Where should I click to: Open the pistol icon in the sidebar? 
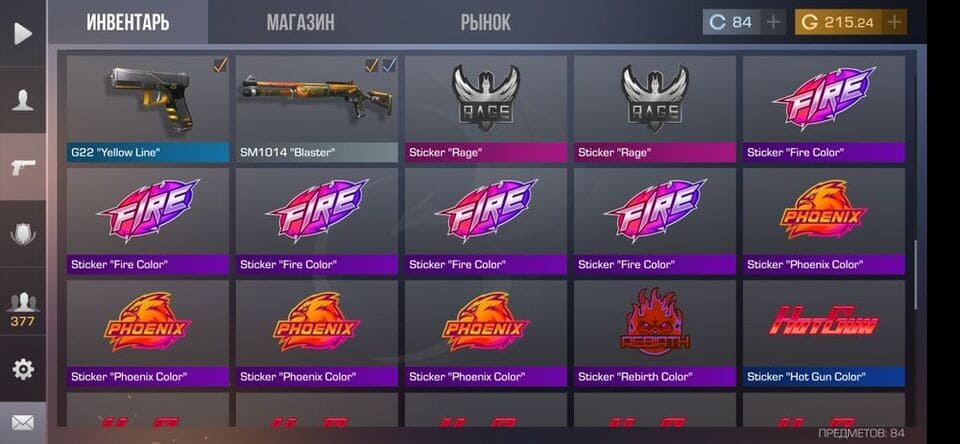23,166
